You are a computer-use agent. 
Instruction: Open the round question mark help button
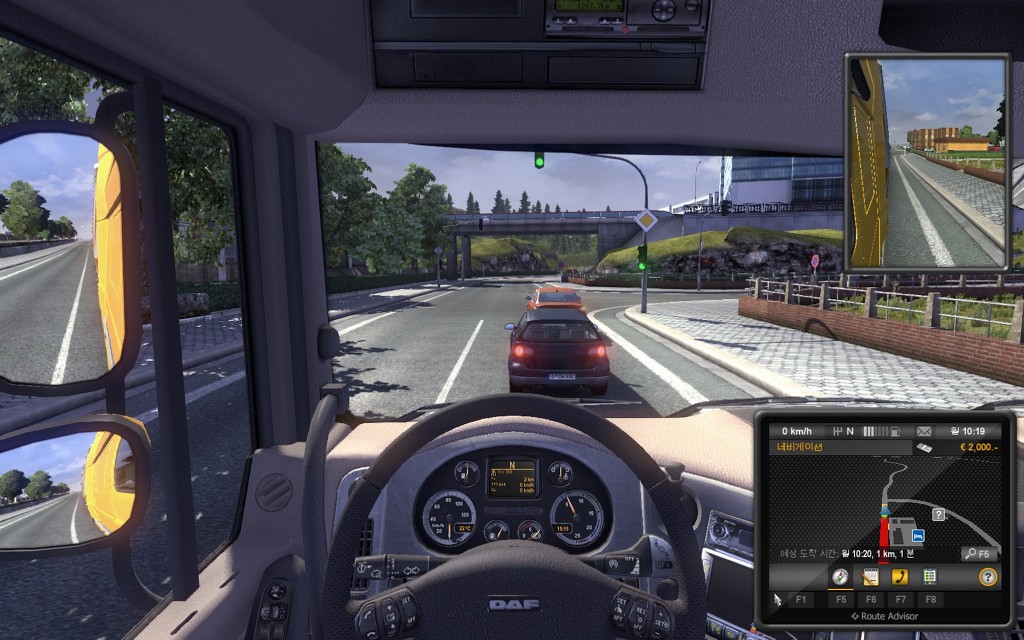pyautogui.click(x=988, y=577)
